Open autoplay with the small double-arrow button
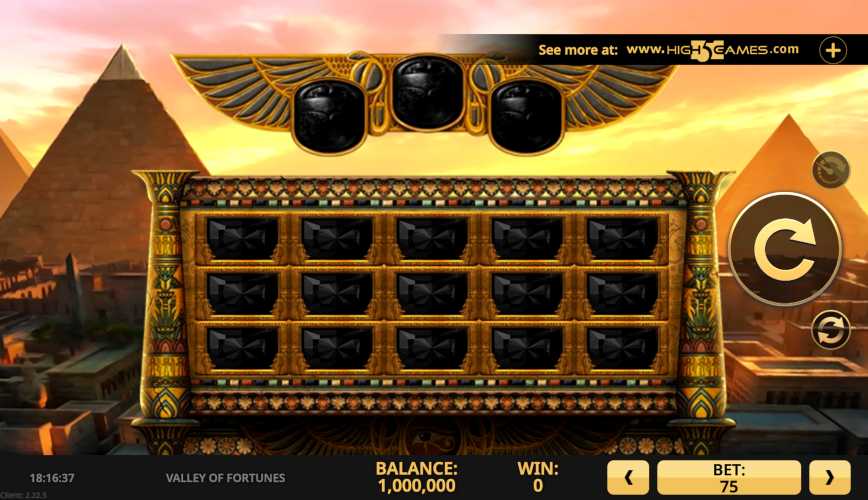This screenshot has height=500, width=868. 831,329
